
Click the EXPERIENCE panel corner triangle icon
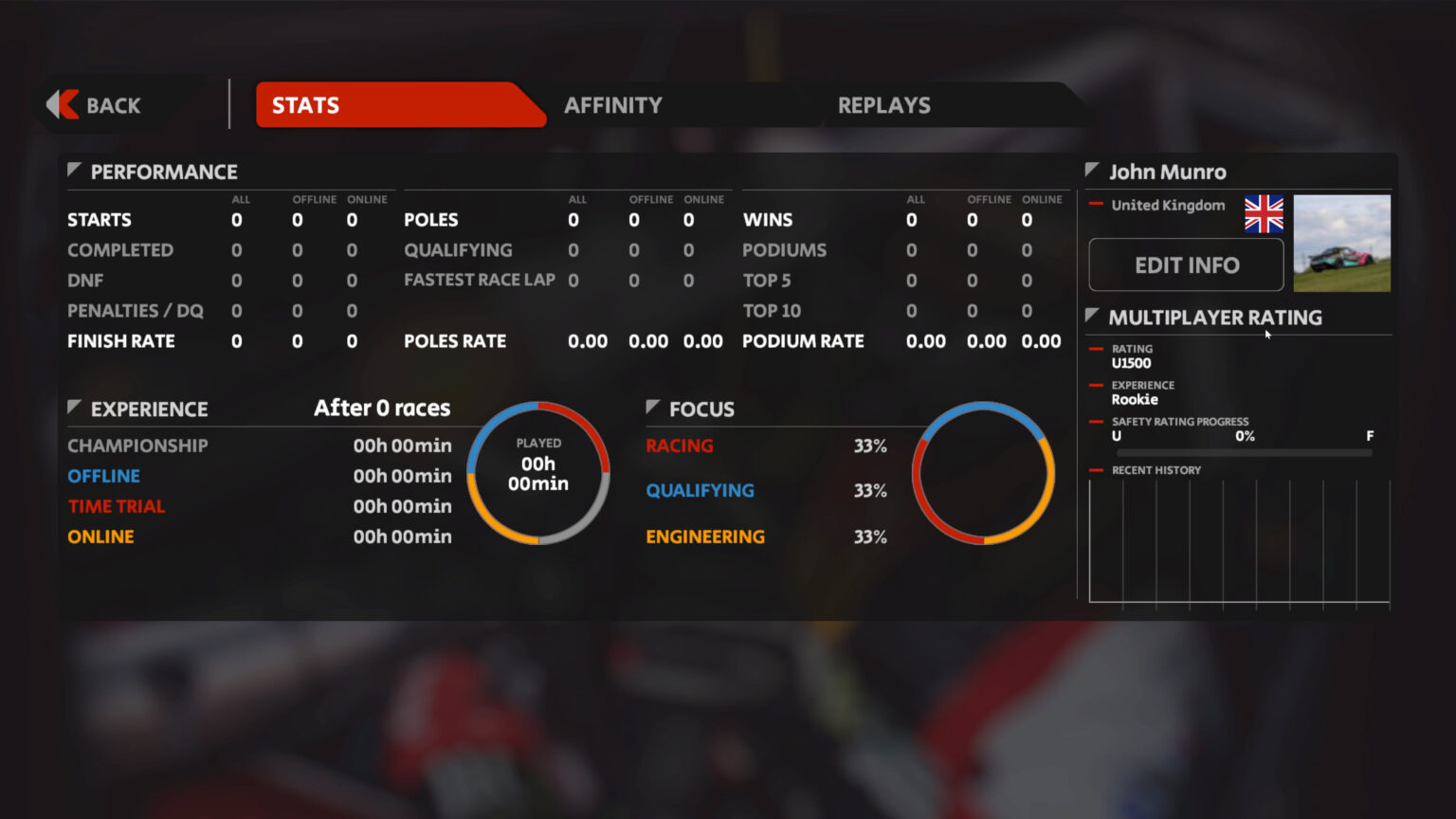point(75,405)
